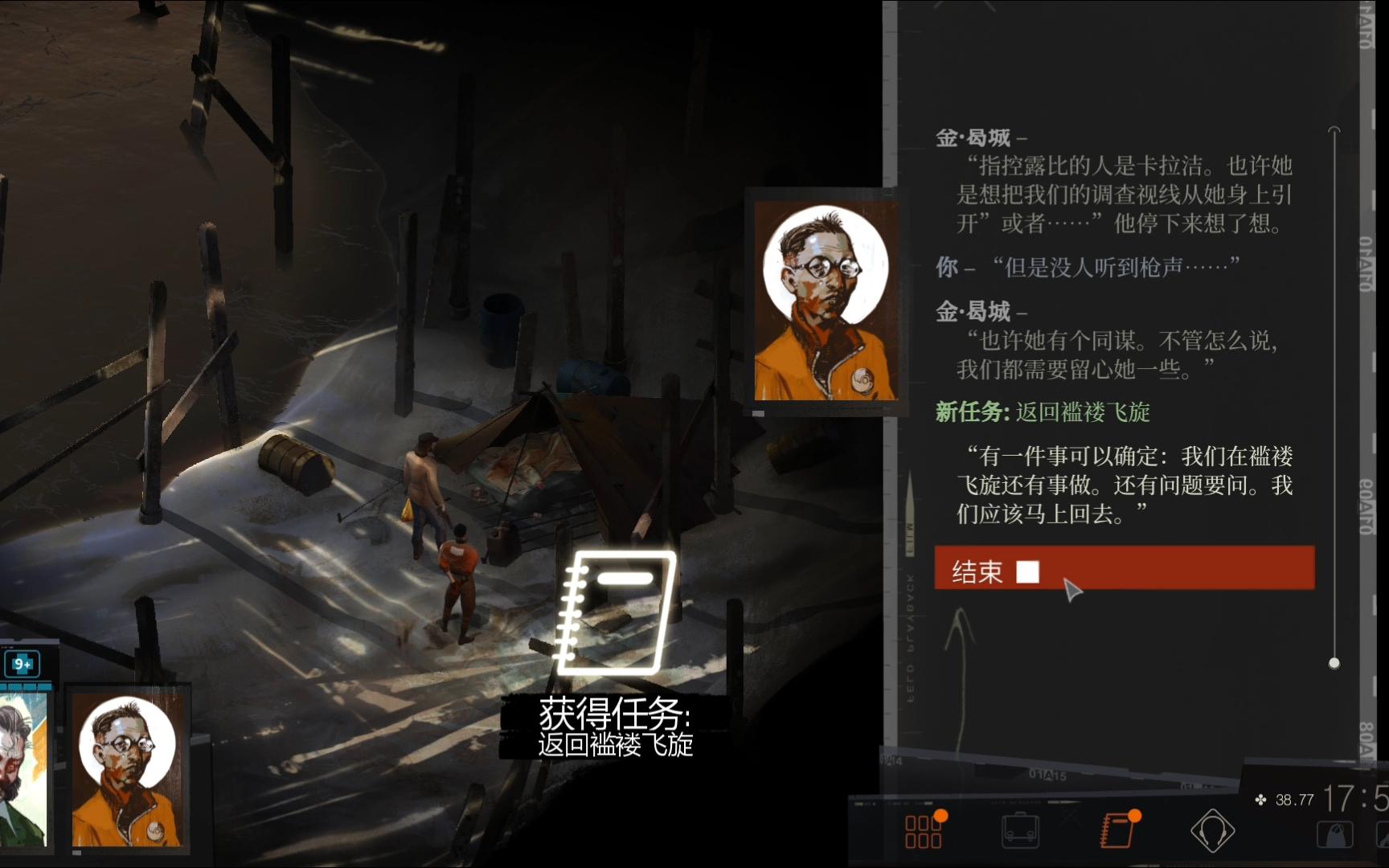Click the white checkbox beside 结束

[x=1026, y=572]
